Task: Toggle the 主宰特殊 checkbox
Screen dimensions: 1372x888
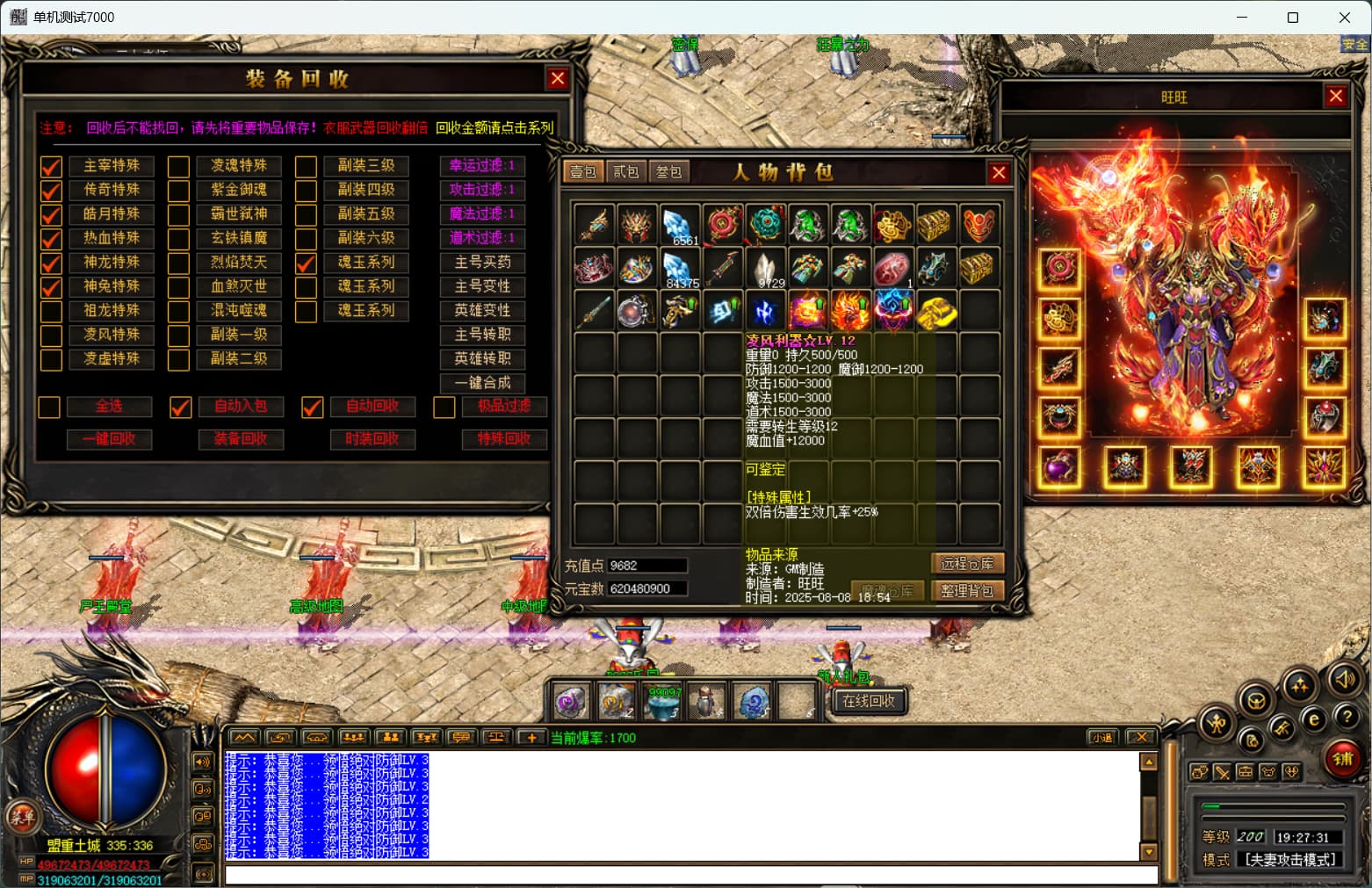Action: click(x=51, y=166)
